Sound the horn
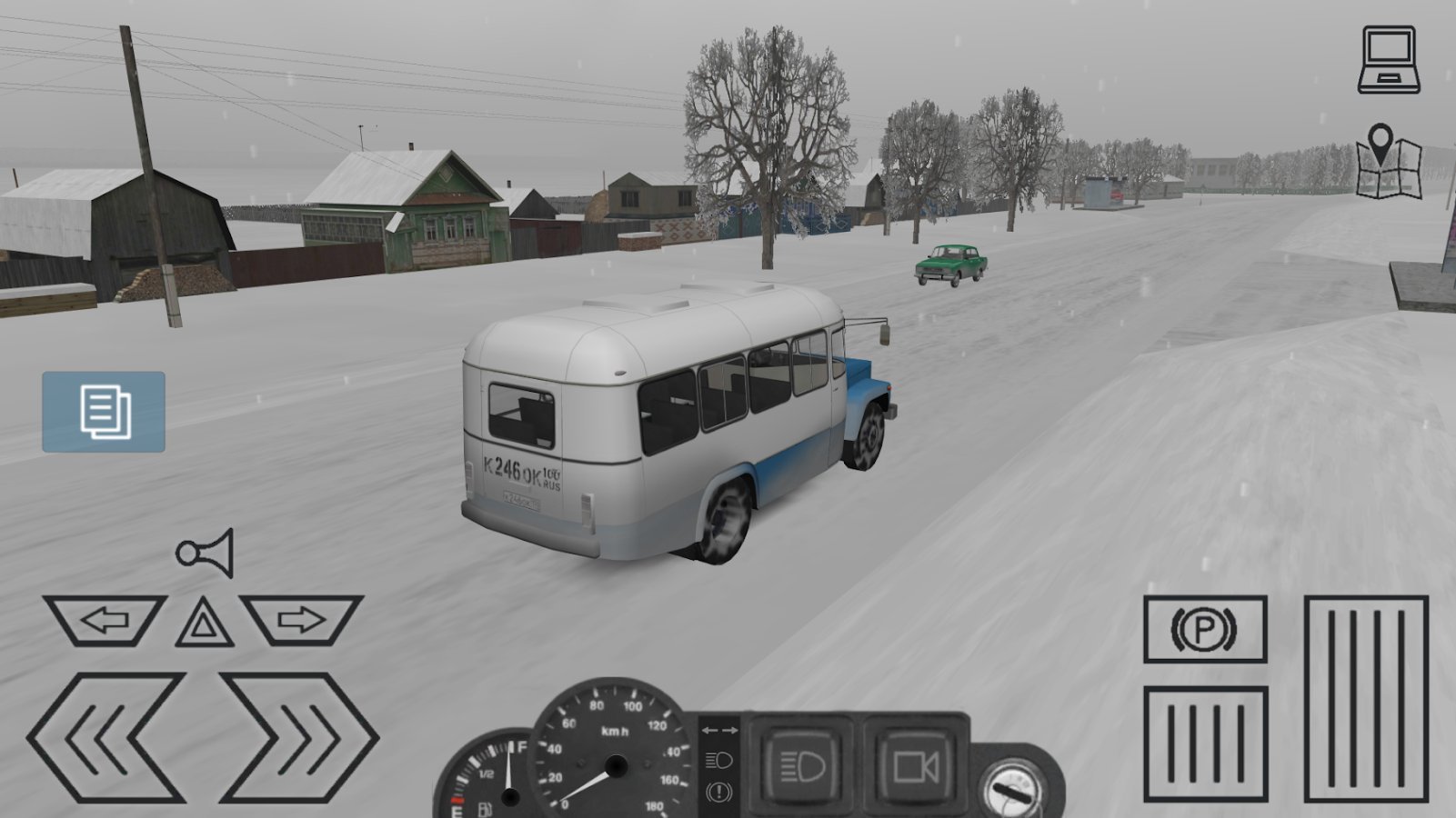 206,552
